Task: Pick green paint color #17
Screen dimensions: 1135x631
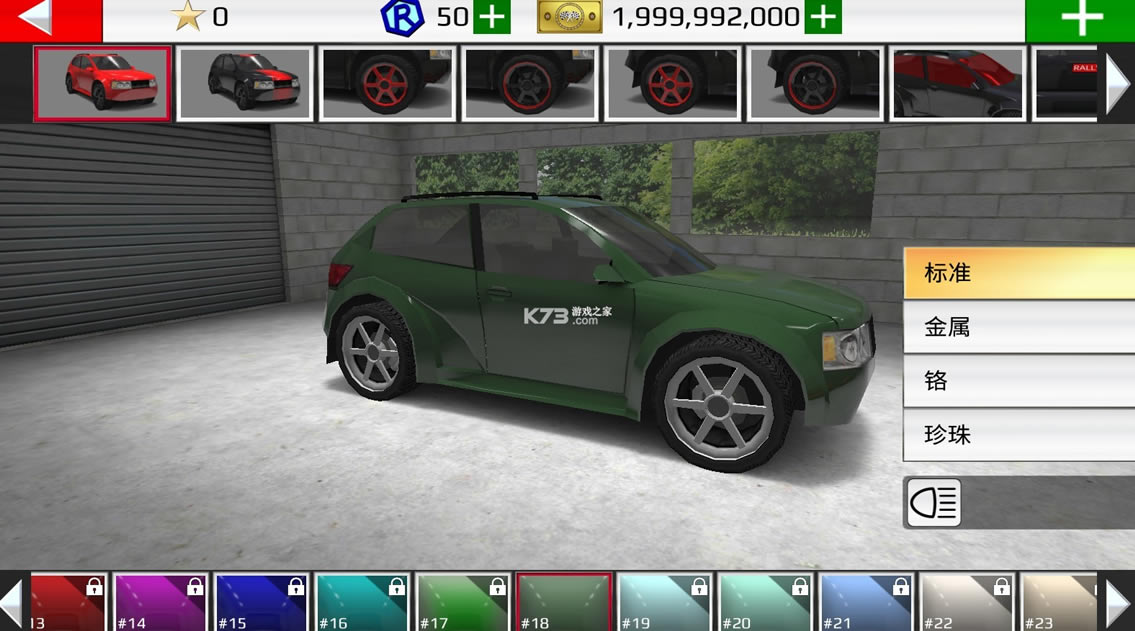Action: [463, 602]
